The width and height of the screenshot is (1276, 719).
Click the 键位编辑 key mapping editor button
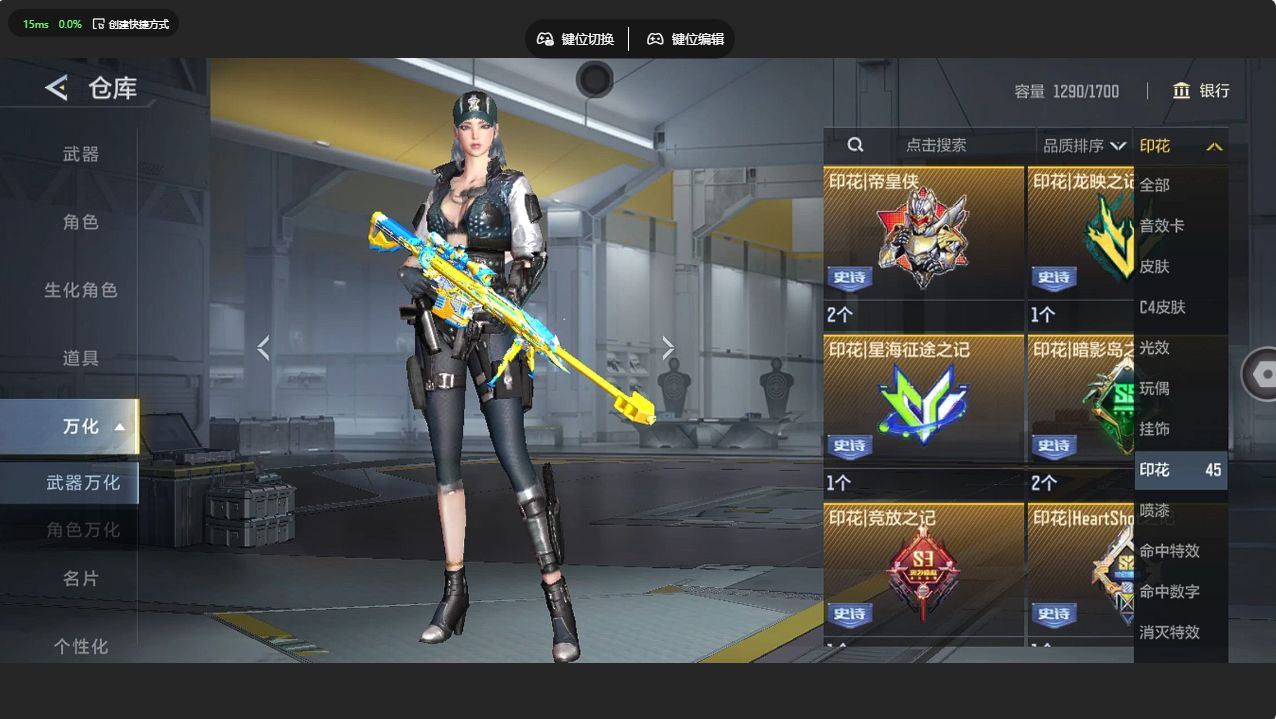[x=686, y=39]
